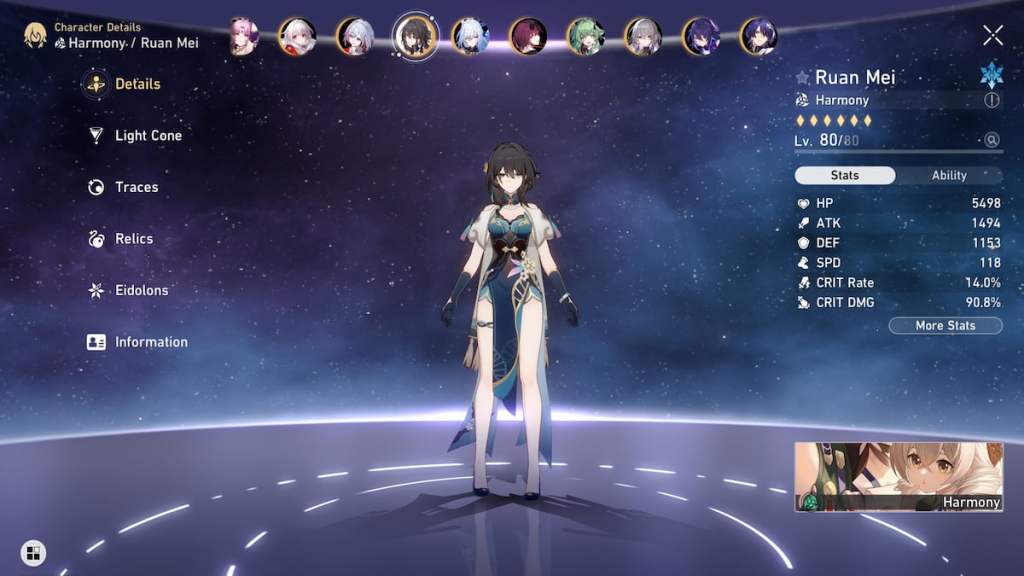Image resolution: width=1024 pixels, height=576 pixels.
Task: Click the magnifier icon beside the level
Action: (x=992, y=140)
